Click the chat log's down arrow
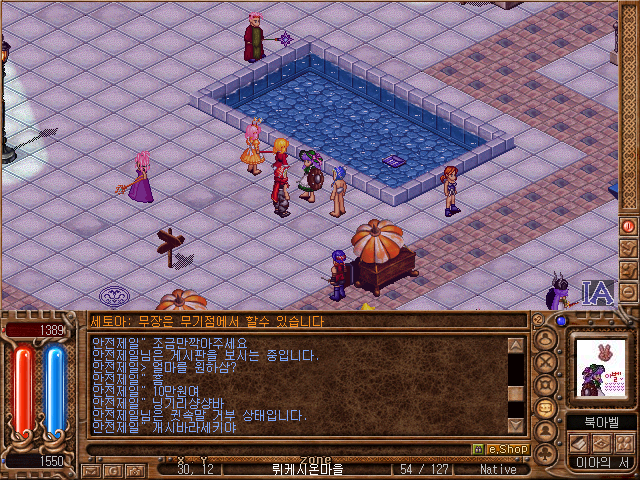 click(516, 423)
